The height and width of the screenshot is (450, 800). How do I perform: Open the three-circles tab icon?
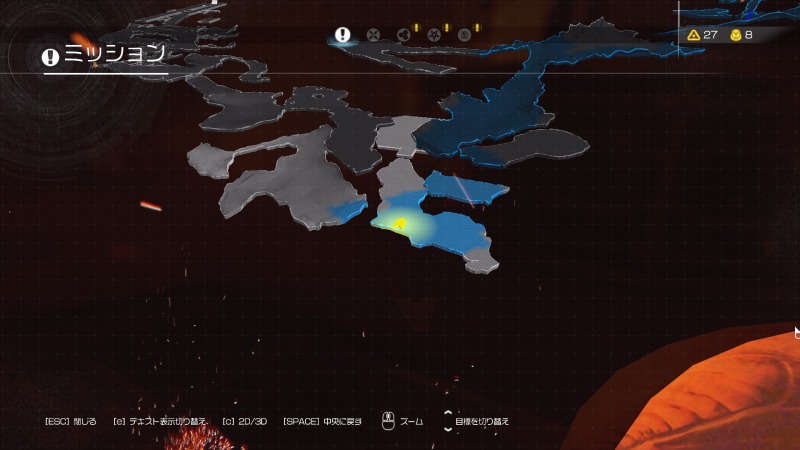[403, 35]
